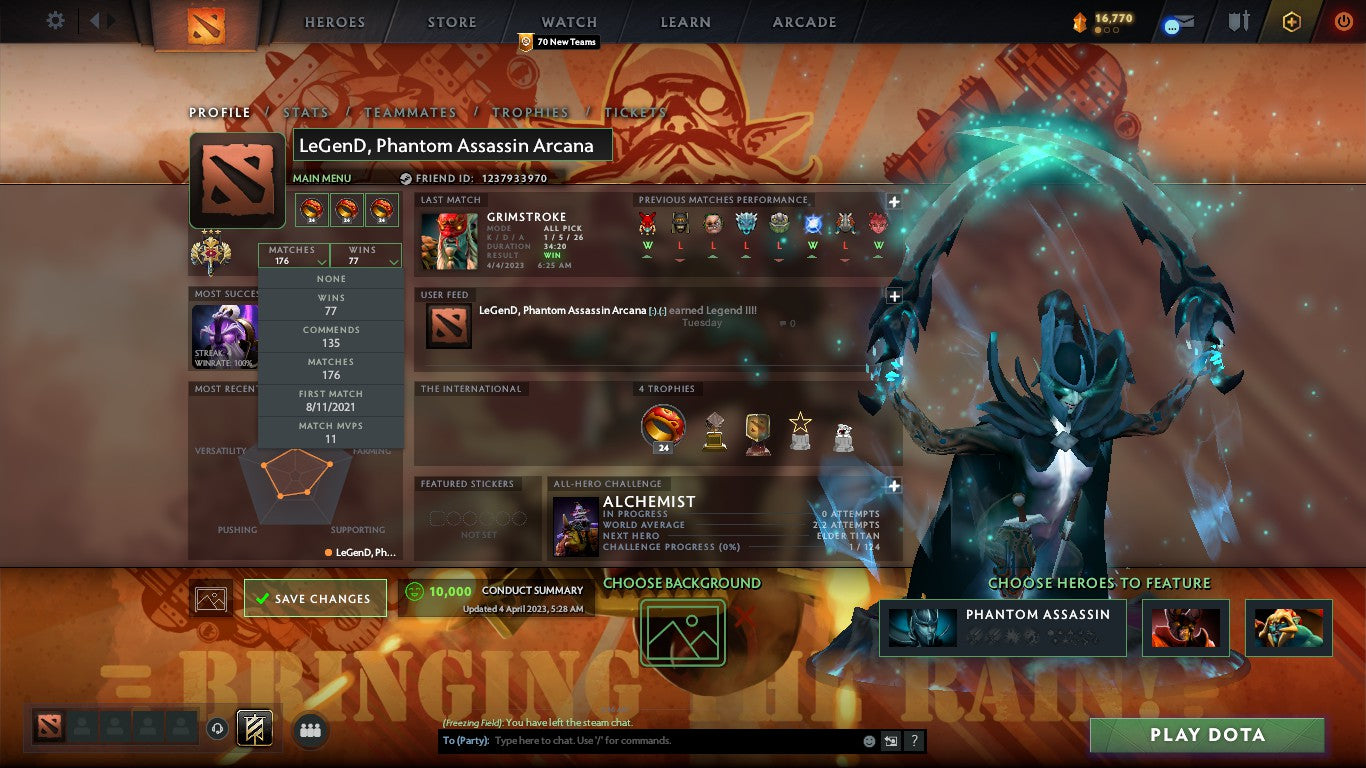Open the party group icon near the chat bar
The image size is (1366, 768).
point(309,728)
